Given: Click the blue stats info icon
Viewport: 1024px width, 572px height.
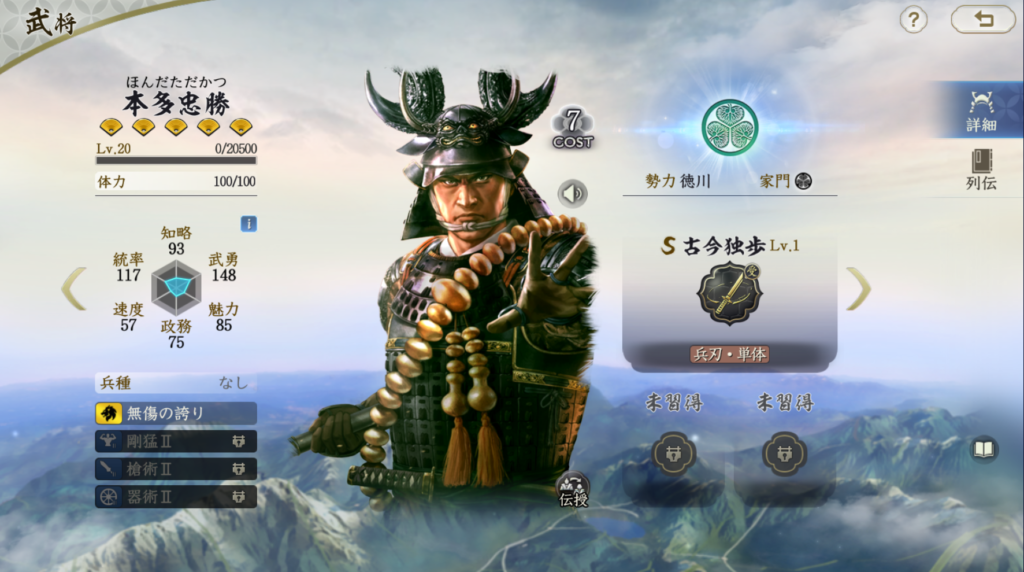Looking at the screenshot, I should 249,224.
